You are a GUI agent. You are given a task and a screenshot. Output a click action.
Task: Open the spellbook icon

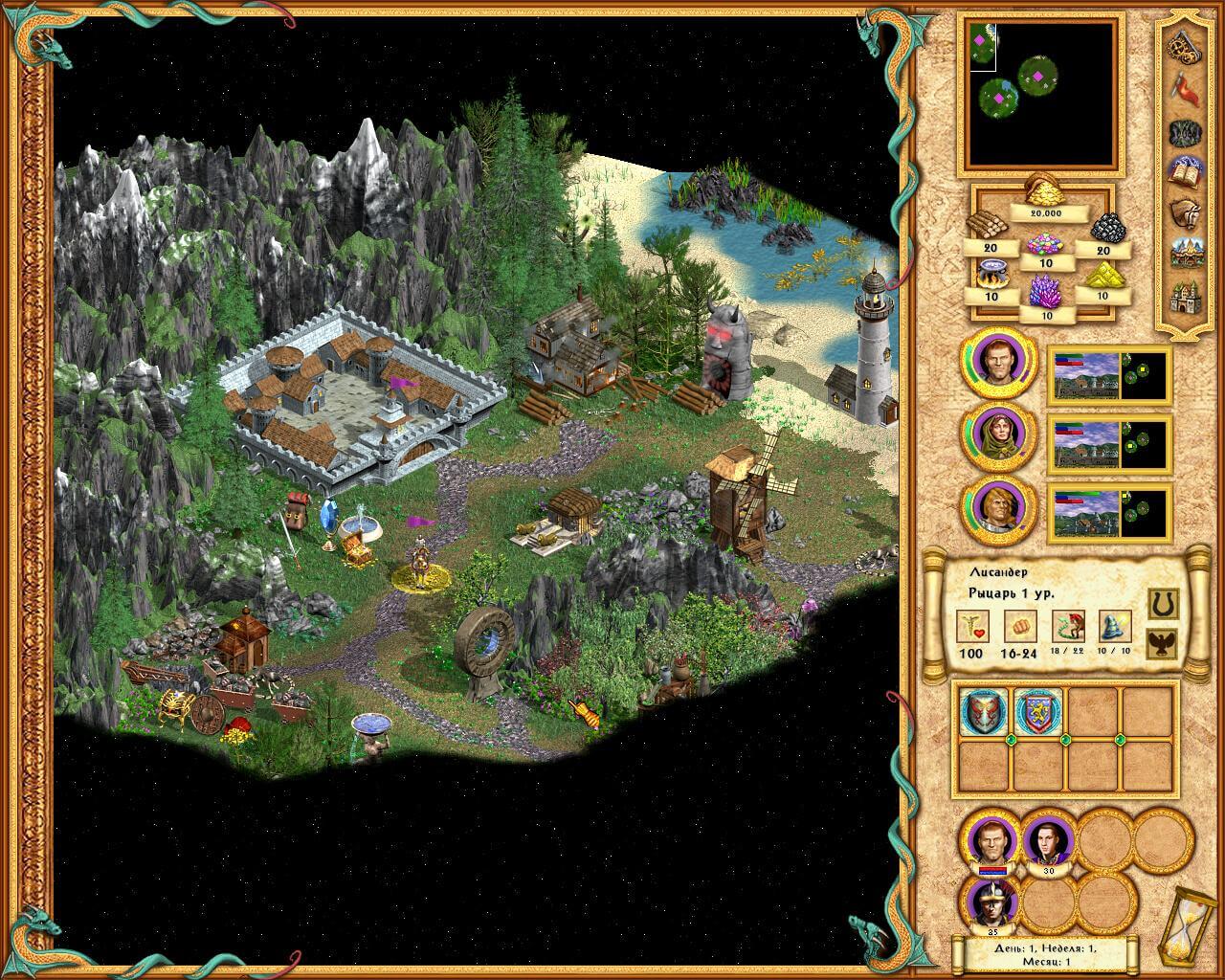click(1187, 172)
